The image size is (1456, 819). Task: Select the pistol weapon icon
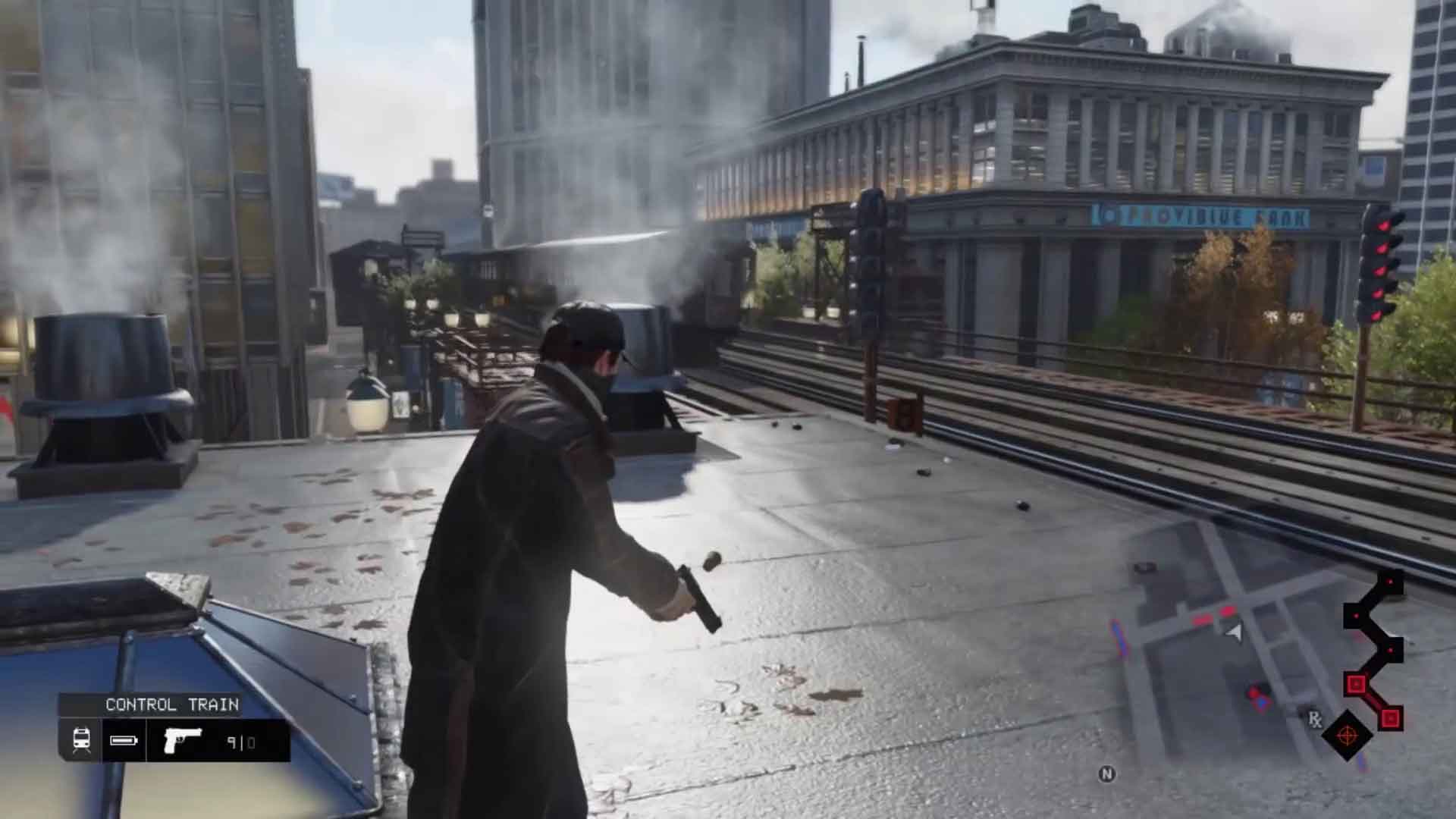point(183,739)
